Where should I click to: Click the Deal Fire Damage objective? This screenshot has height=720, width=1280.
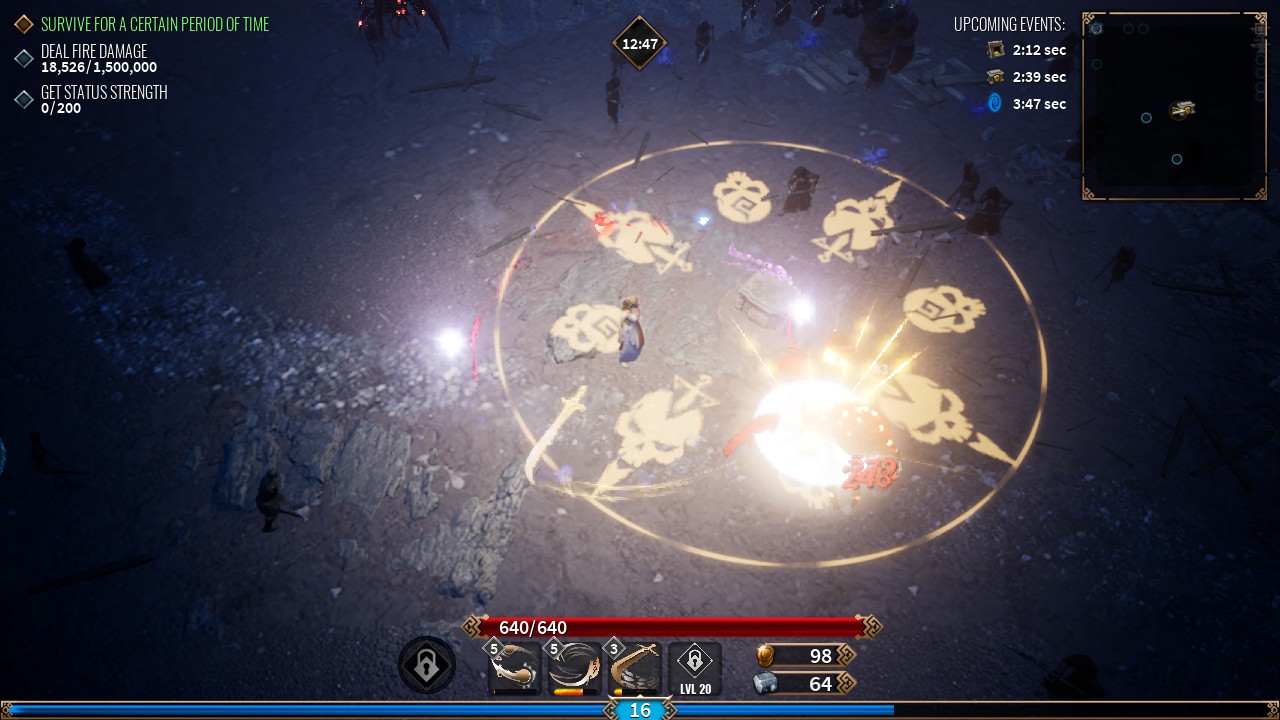(x=94, y=58)
